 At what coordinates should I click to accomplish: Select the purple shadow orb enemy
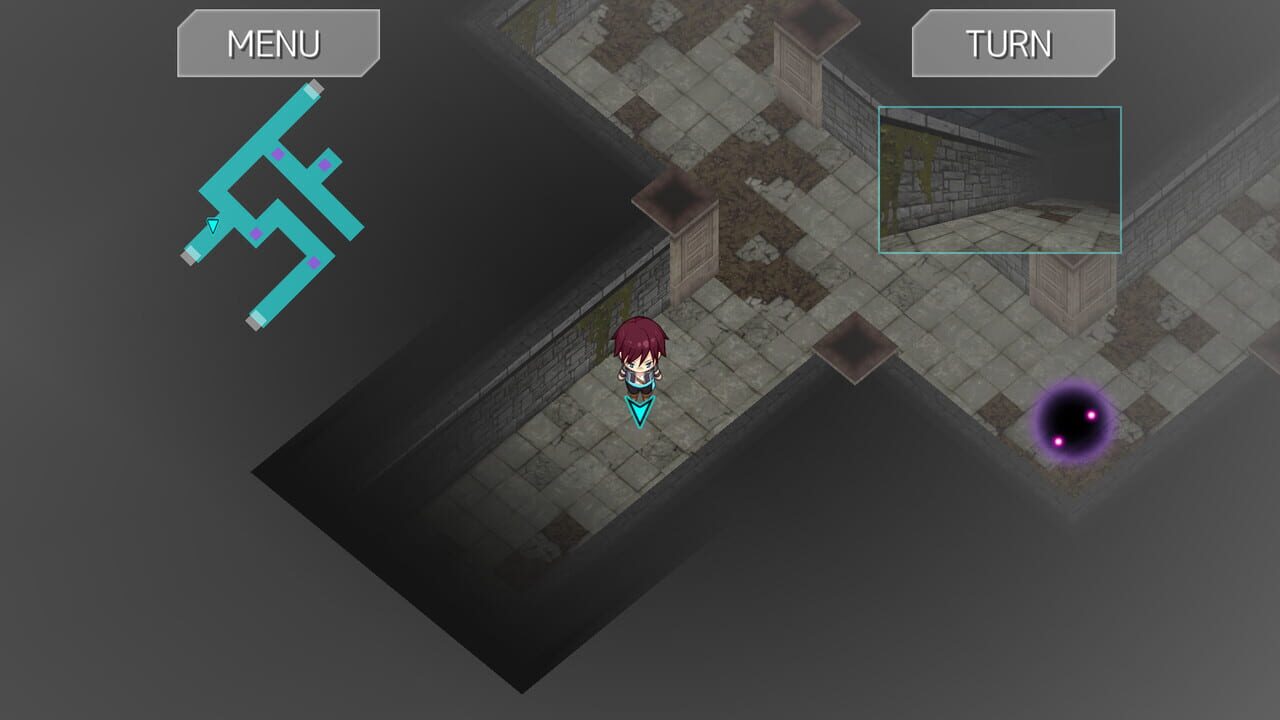(x=1075, y=423)
